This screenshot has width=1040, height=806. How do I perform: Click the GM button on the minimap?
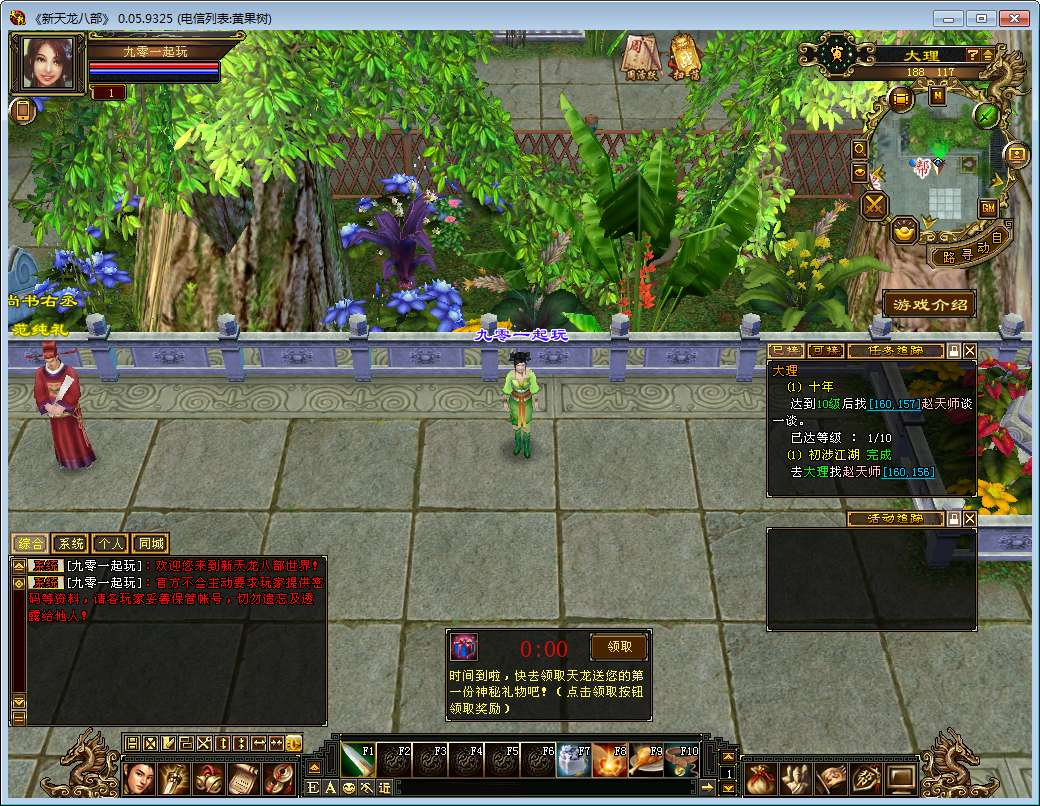(988, 207)
